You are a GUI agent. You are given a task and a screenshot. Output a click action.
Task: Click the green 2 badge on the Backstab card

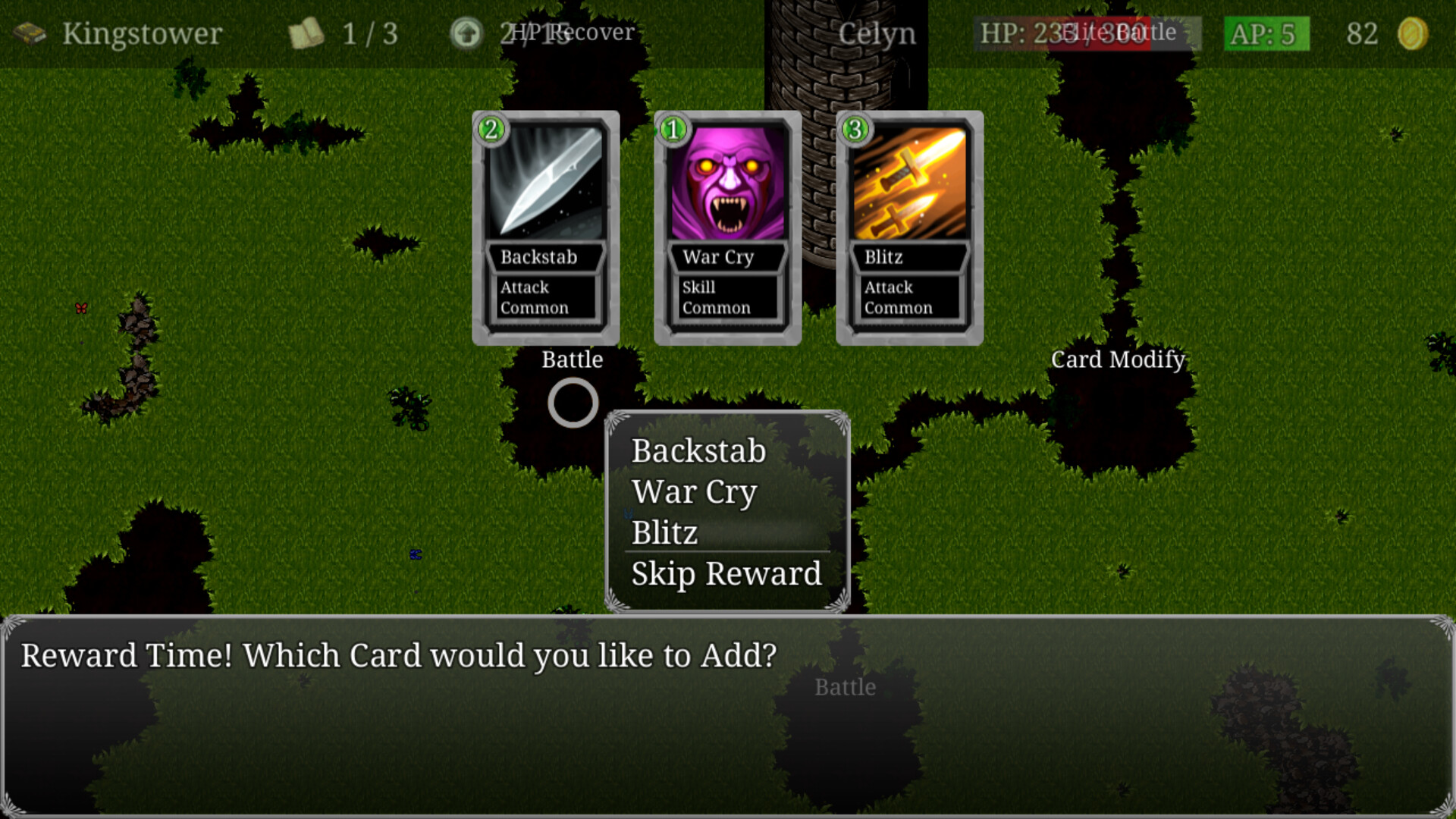pyautogui.click(x=490, y=130)
